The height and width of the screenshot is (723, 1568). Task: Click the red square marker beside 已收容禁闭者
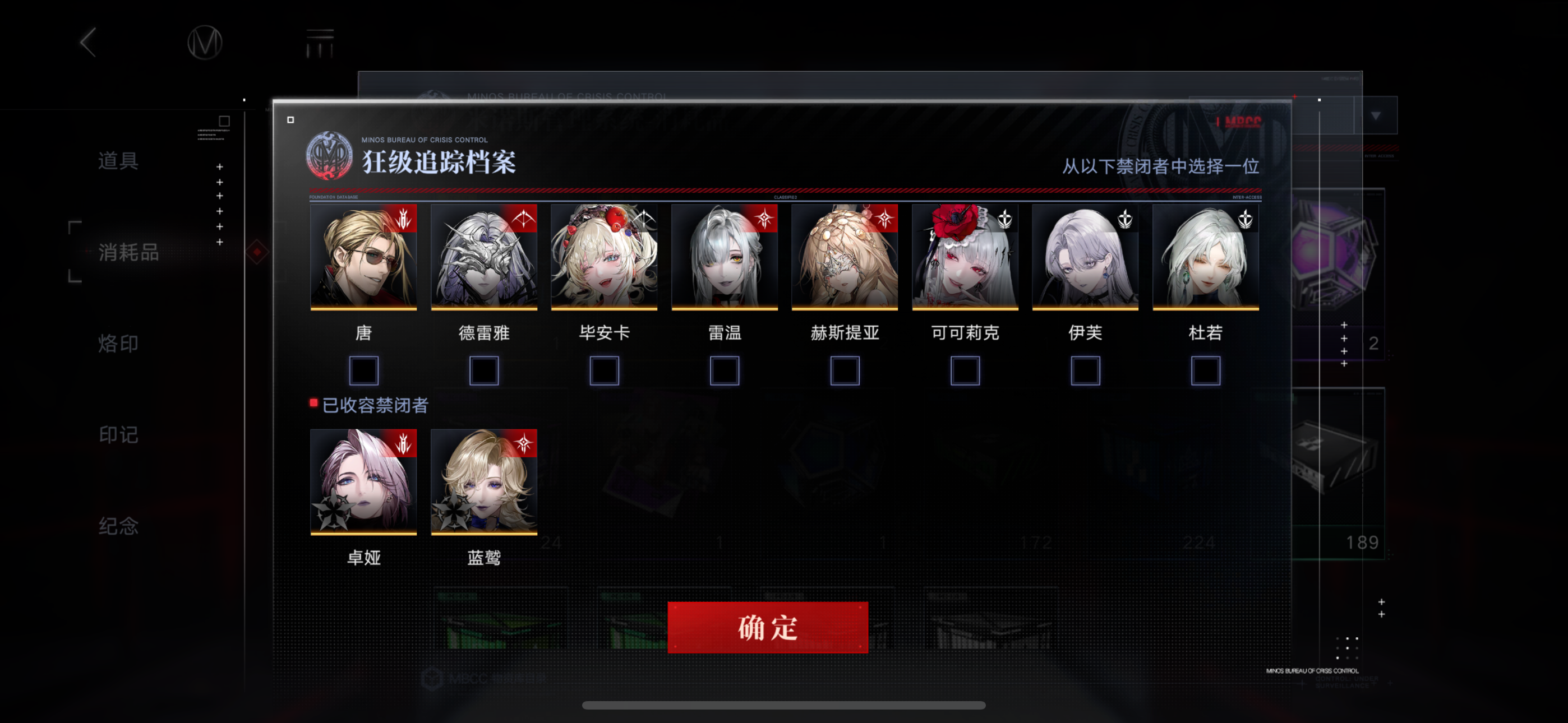(314, 402)
